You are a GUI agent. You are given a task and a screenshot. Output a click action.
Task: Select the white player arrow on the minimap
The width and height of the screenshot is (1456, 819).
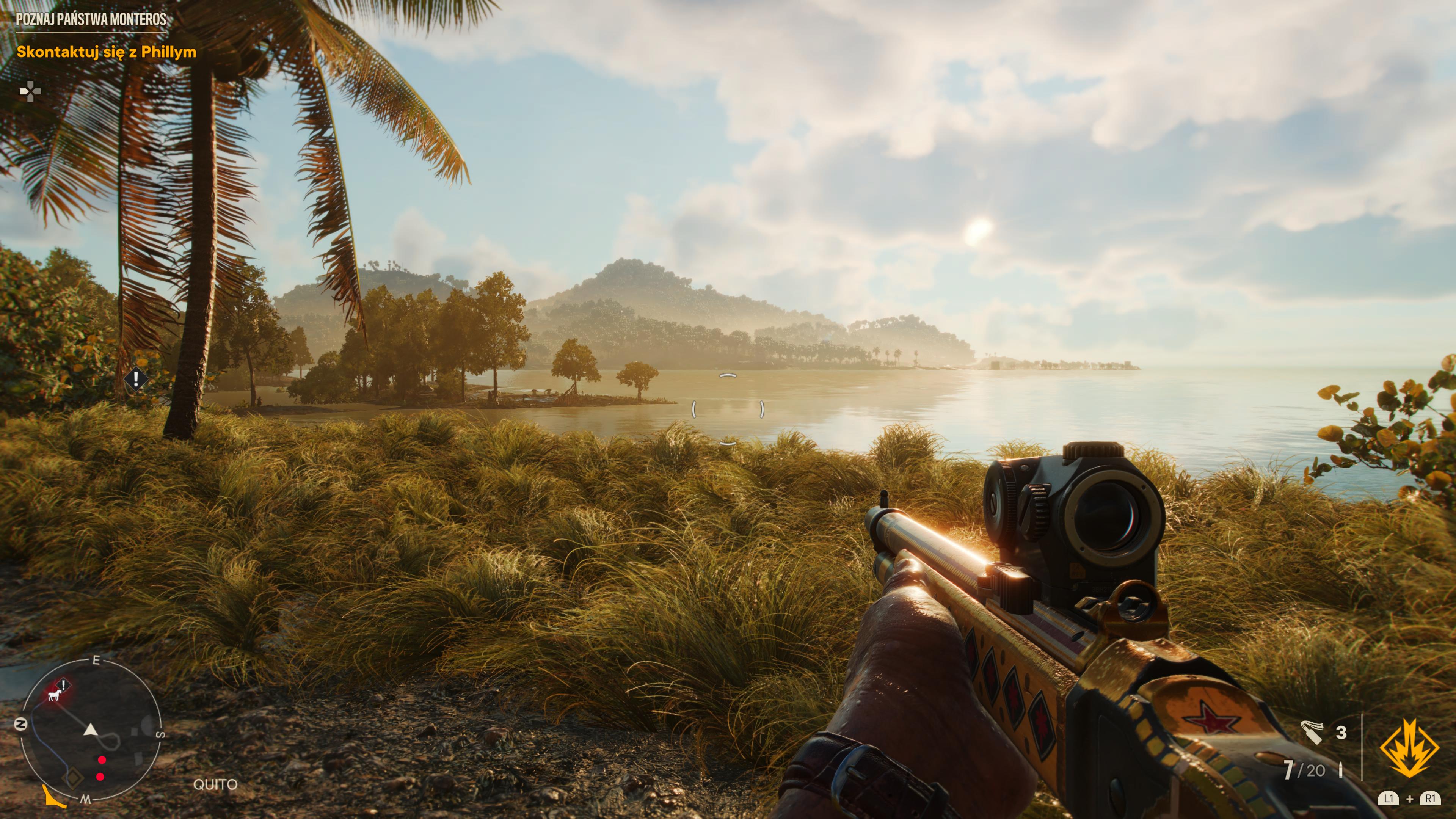91,730
